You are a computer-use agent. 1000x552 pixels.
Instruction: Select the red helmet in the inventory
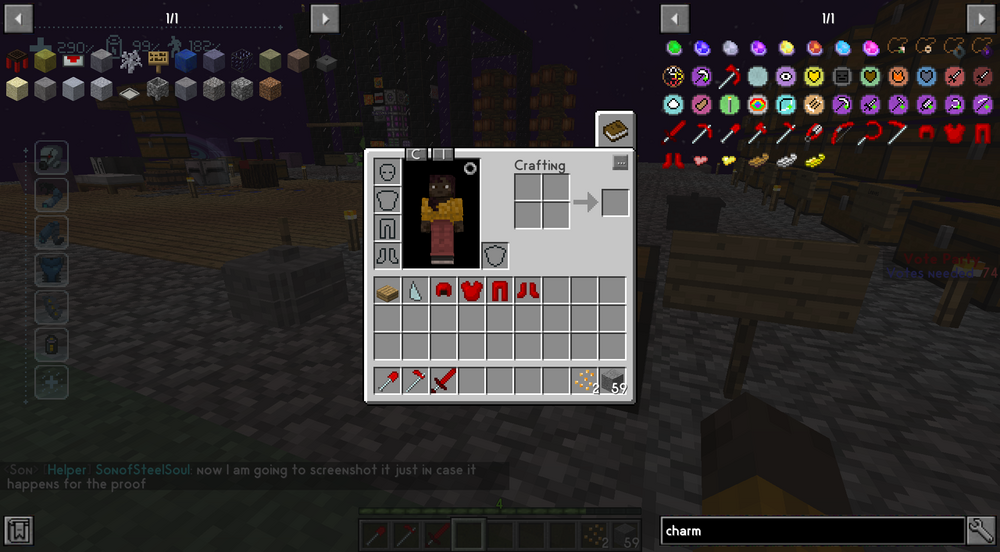444,291
